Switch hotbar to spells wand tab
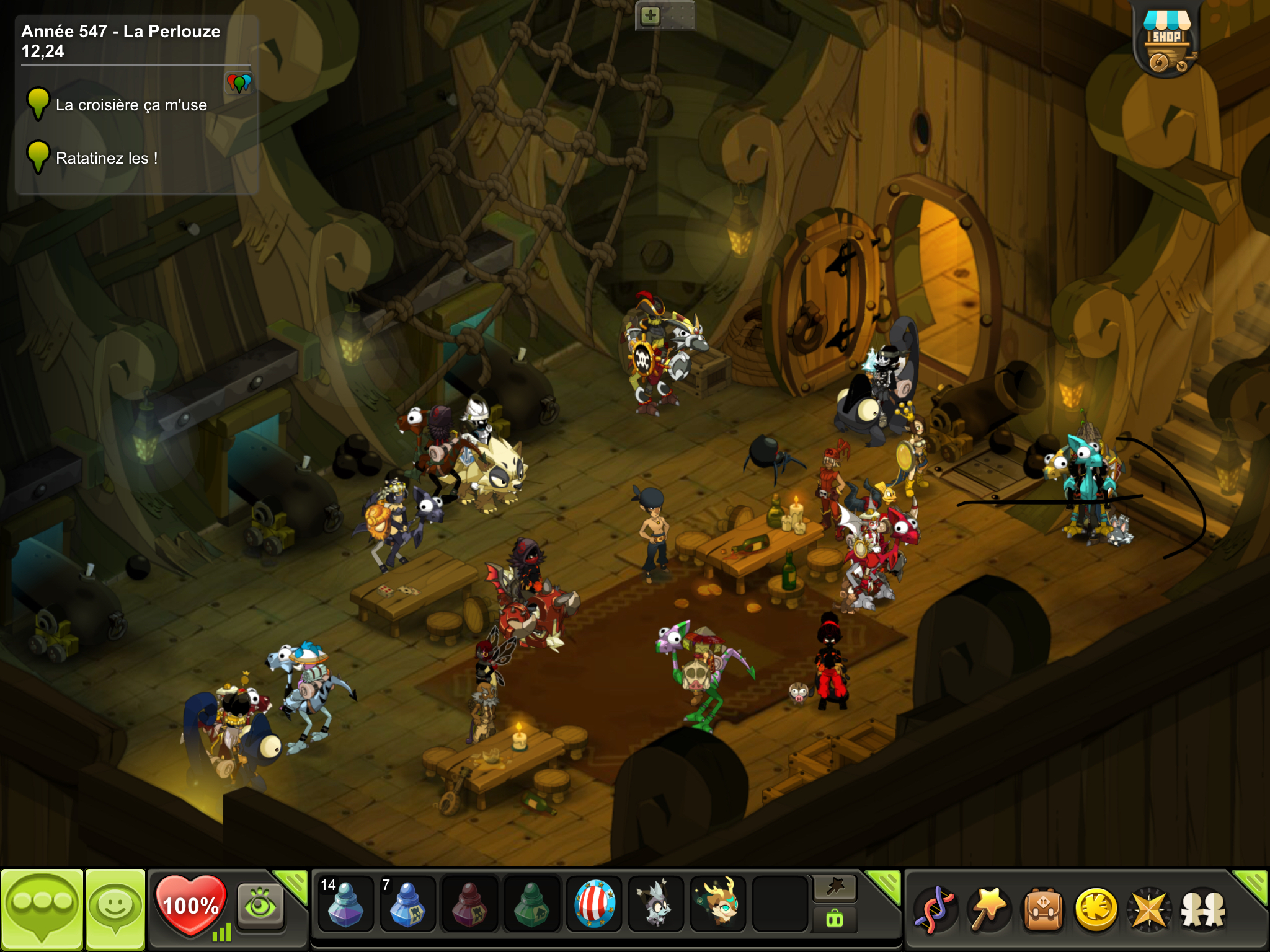Image resolution: width=1270 pixels, height=952 pixels. pyautogui.click(x=835, y=888)
